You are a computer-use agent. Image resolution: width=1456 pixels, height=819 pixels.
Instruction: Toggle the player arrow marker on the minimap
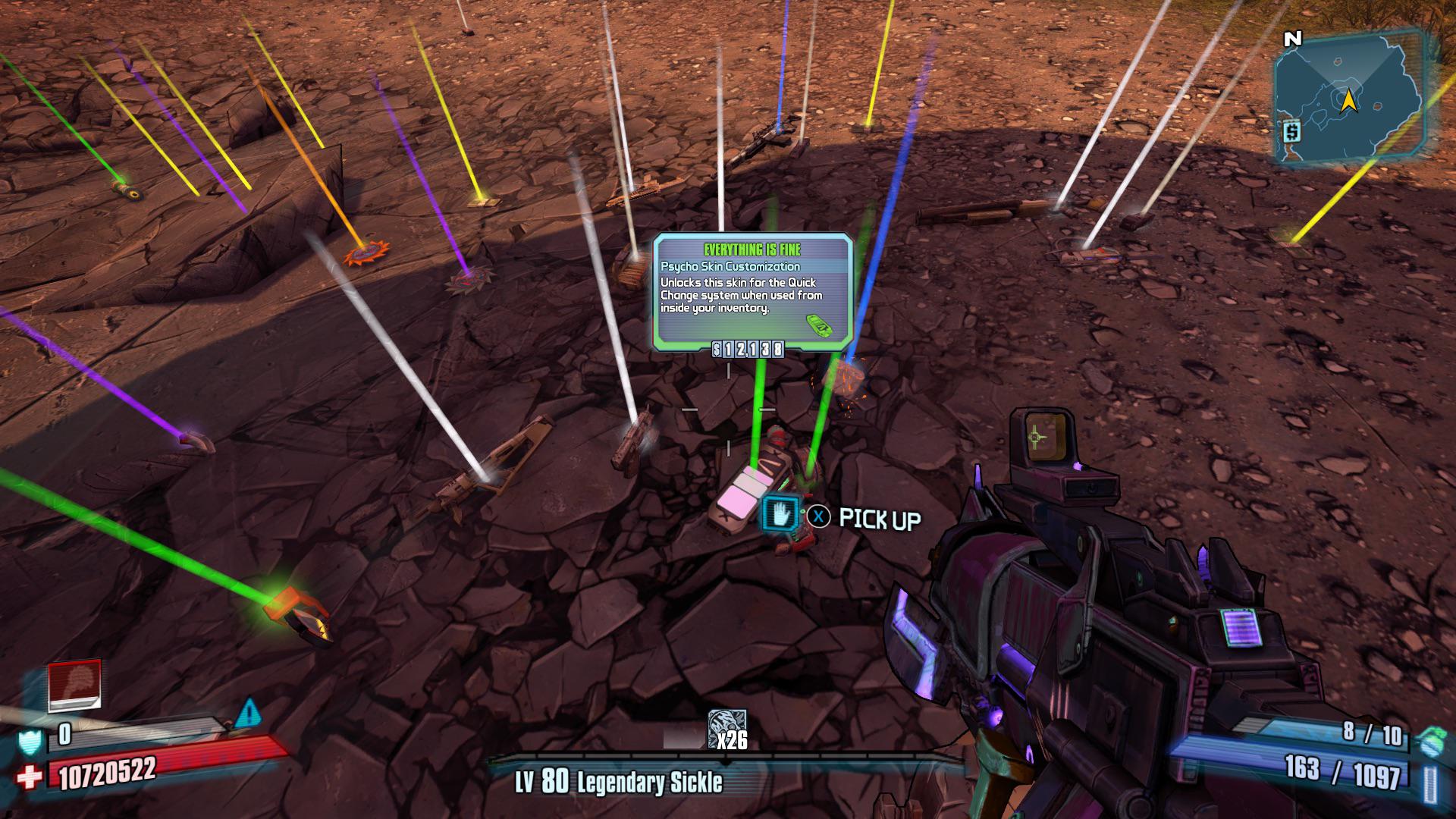coord(1351,99)
